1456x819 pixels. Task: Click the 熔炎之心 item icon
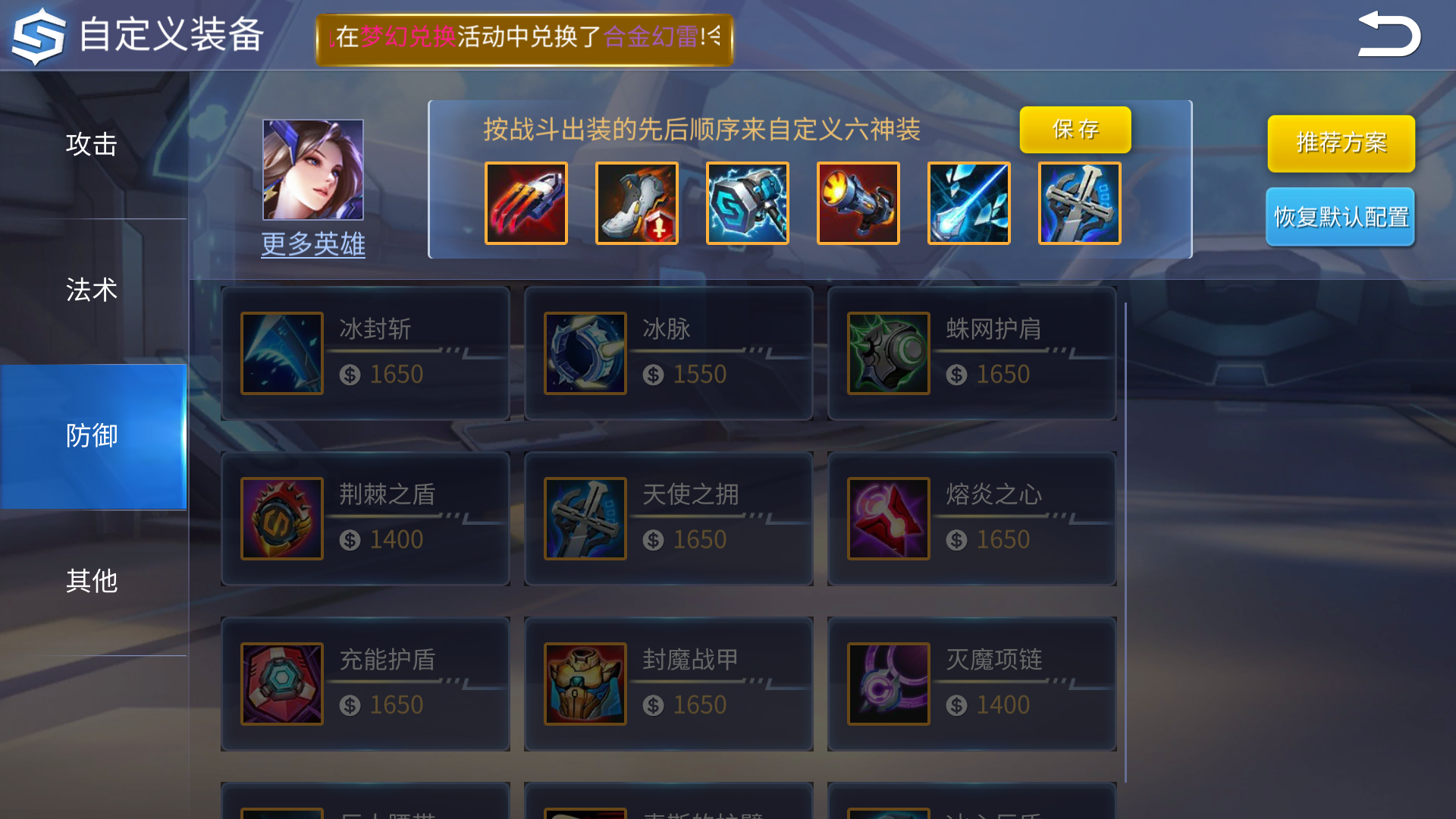coord(888,518)
